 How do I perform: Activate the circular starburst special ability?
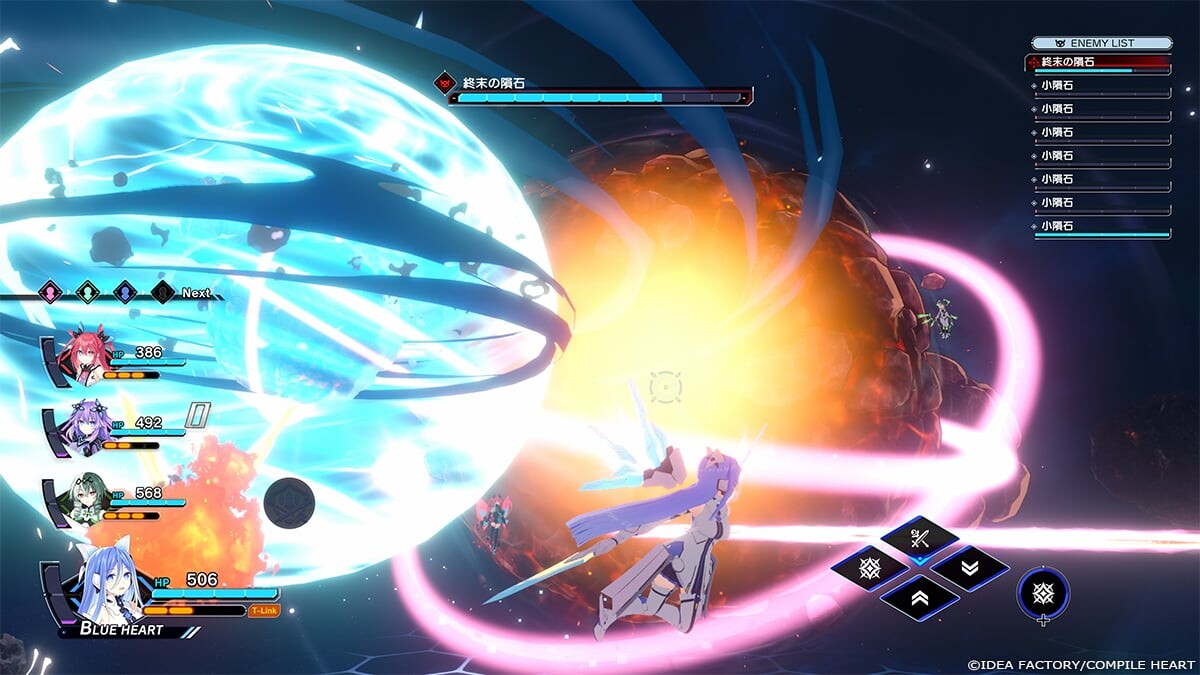[1043, 592]
